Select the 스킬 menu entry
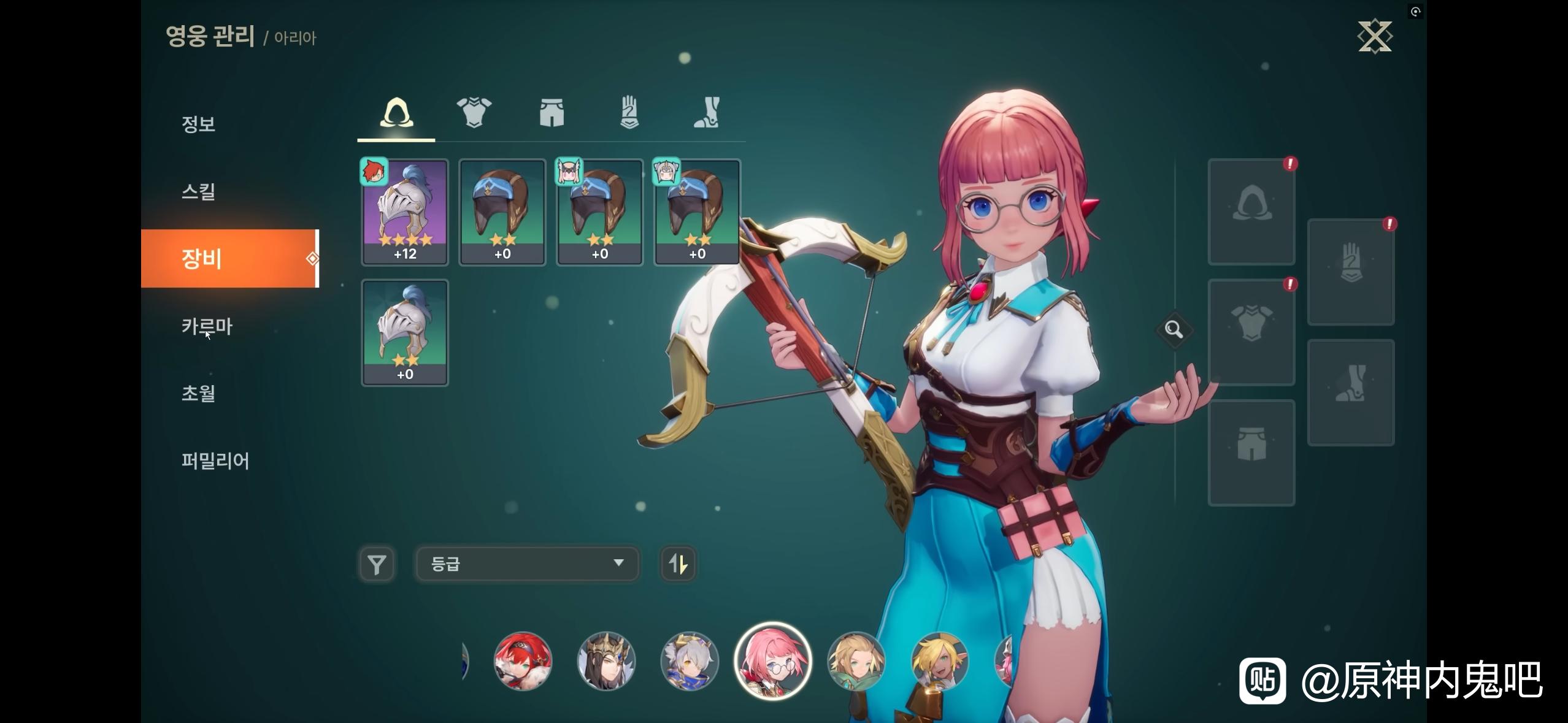The image size is (1568, 723). pyautogui.click(x=198, y=191)
